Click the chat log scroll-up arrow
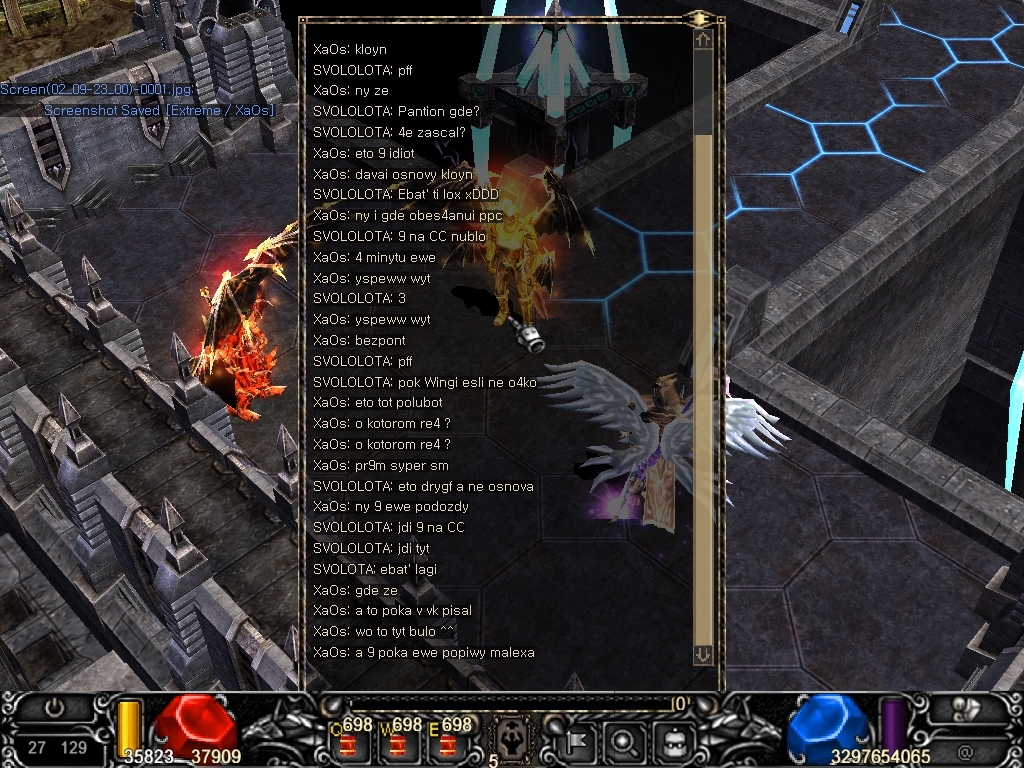The width and height of the screenshot is (1024, 768). (x=703, y=41)
